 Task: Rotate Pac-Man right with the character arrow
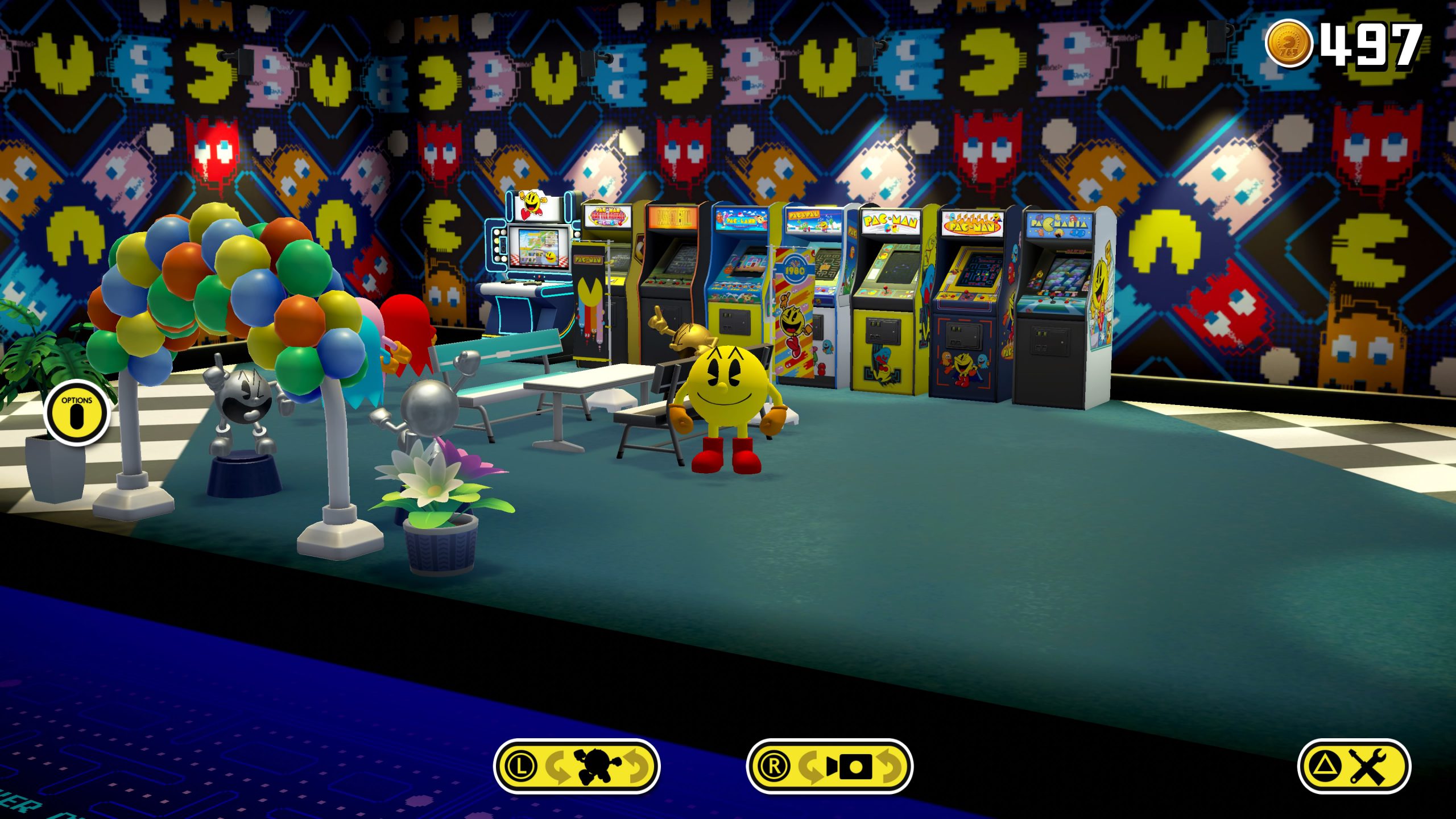point(636,767)
